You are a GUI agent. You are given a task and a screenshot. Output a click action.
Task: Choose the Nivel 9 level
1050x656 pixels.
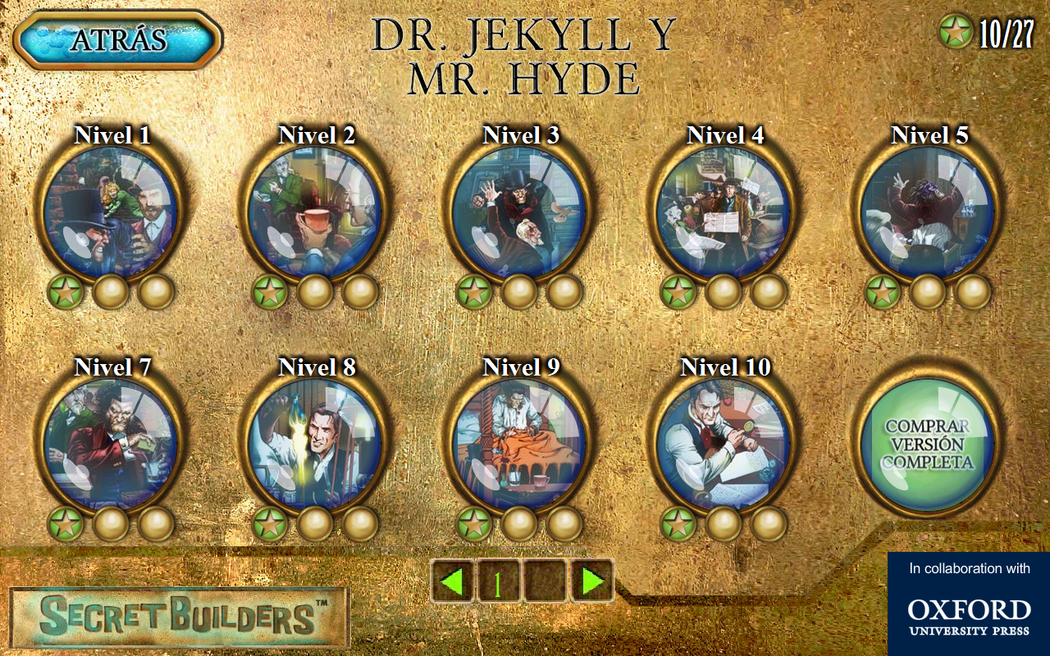coord(518,443)
